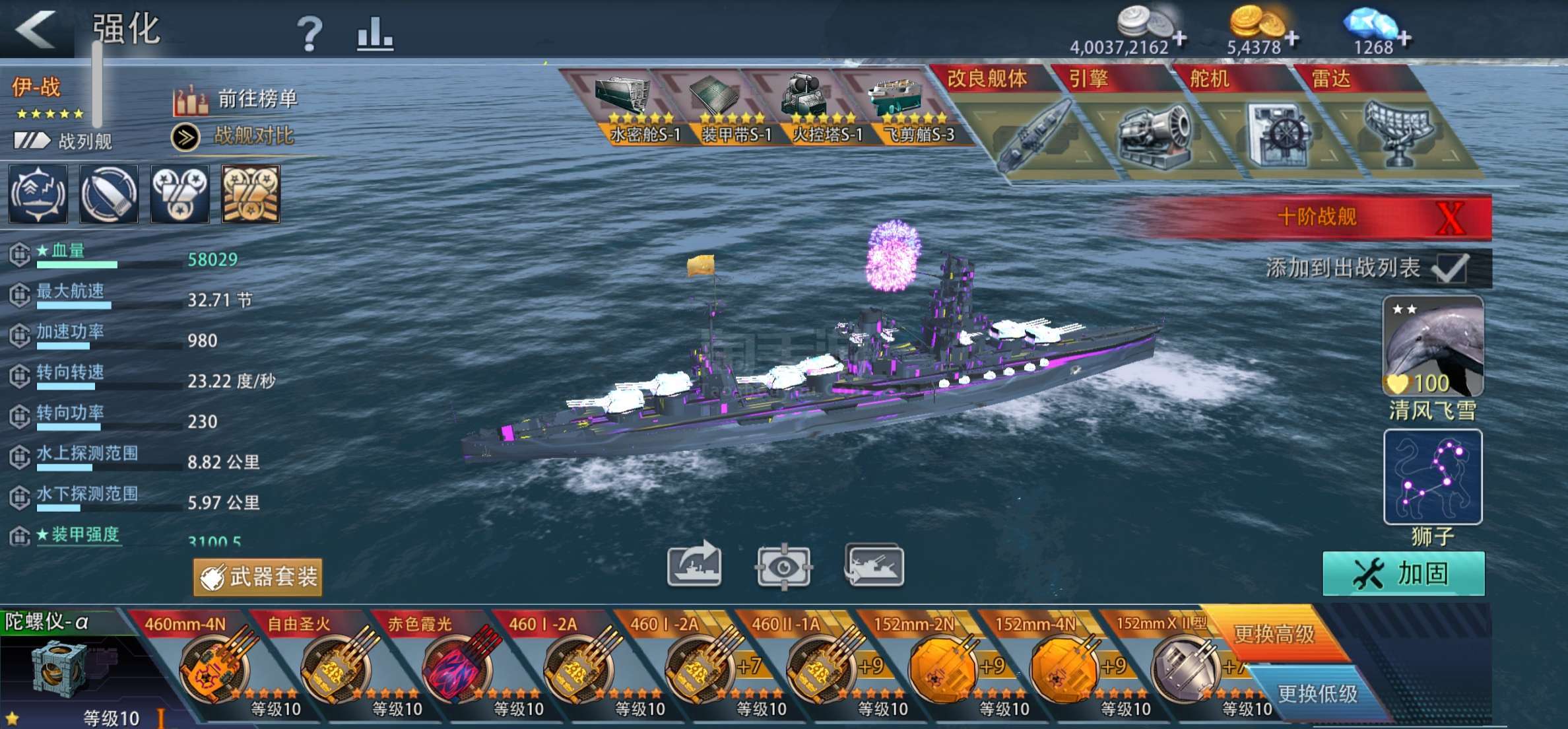Toggle 添加到出战列表 checkbox
This screenshot has height=729, width=1568.
pyautogui.click(x=1451, y=268)
